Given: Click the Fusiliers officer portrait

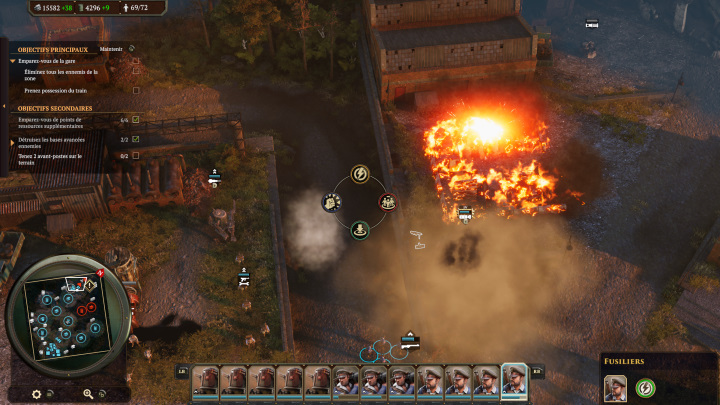Looking at the screenshot, I should tap(615, 387).
